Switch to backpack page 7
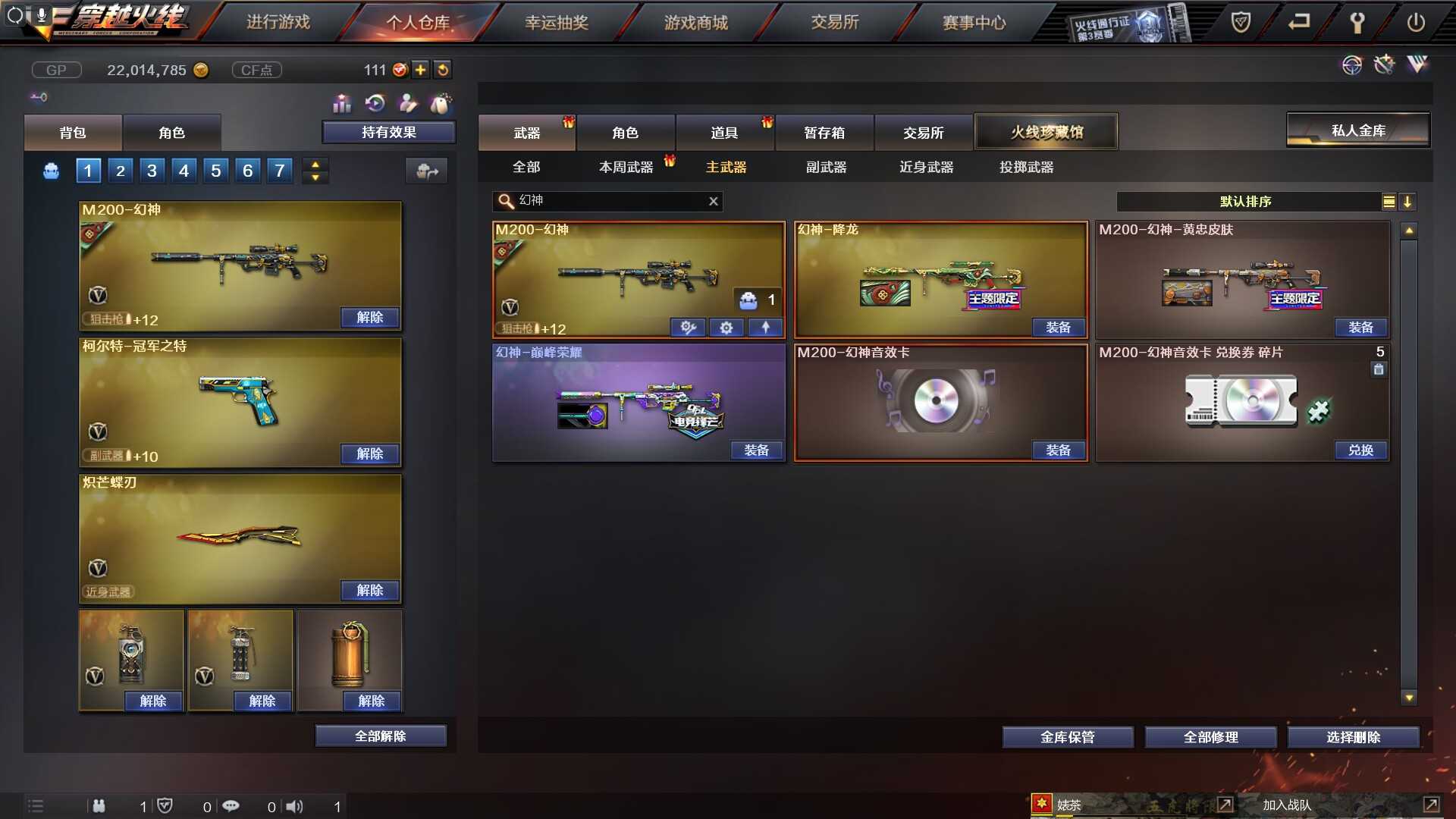This screenshot has height=819, width=1456. click(279, 170)
